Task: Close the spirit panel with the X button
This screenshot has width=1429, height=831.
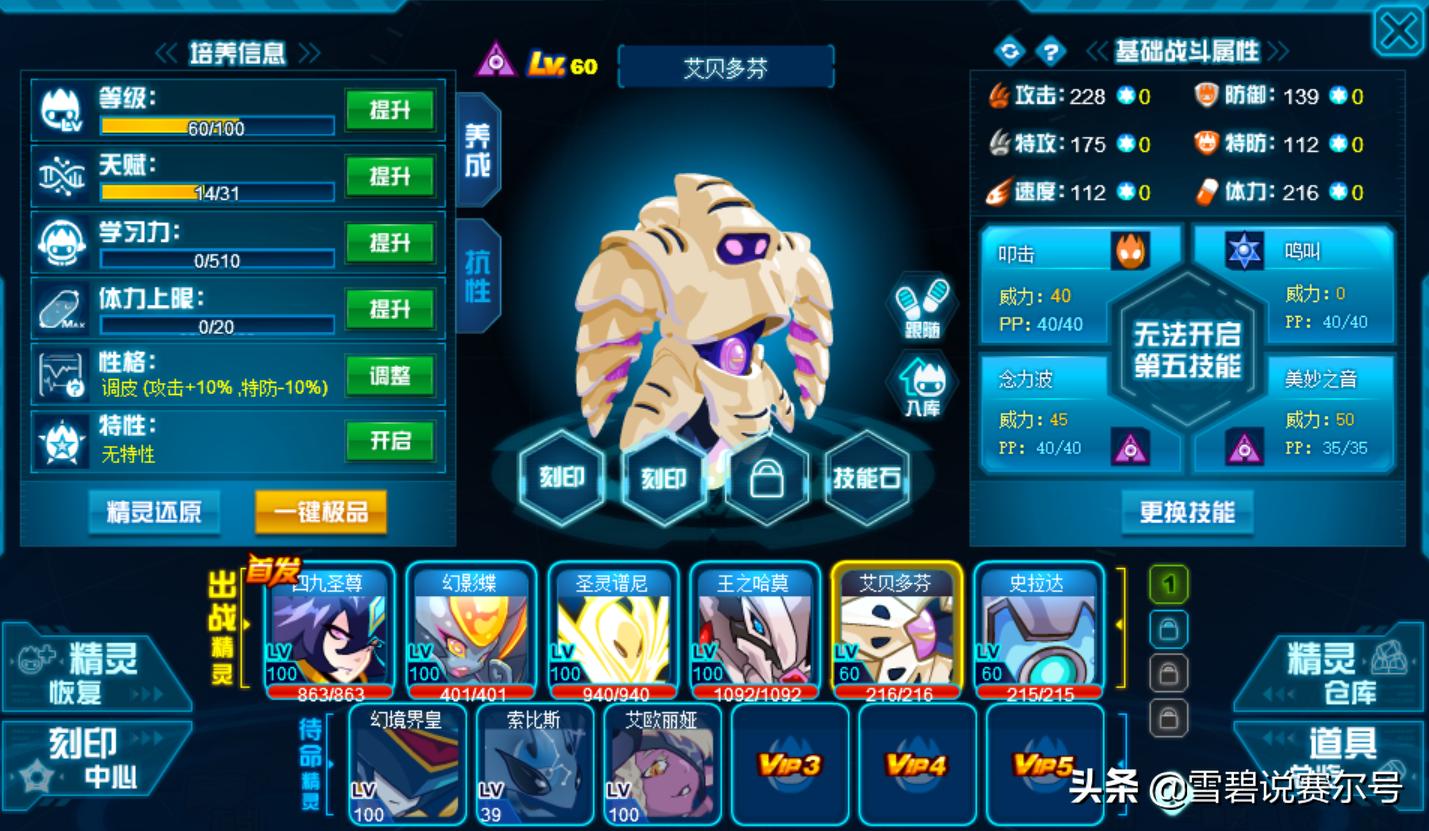Action: tap(1398, 32)
